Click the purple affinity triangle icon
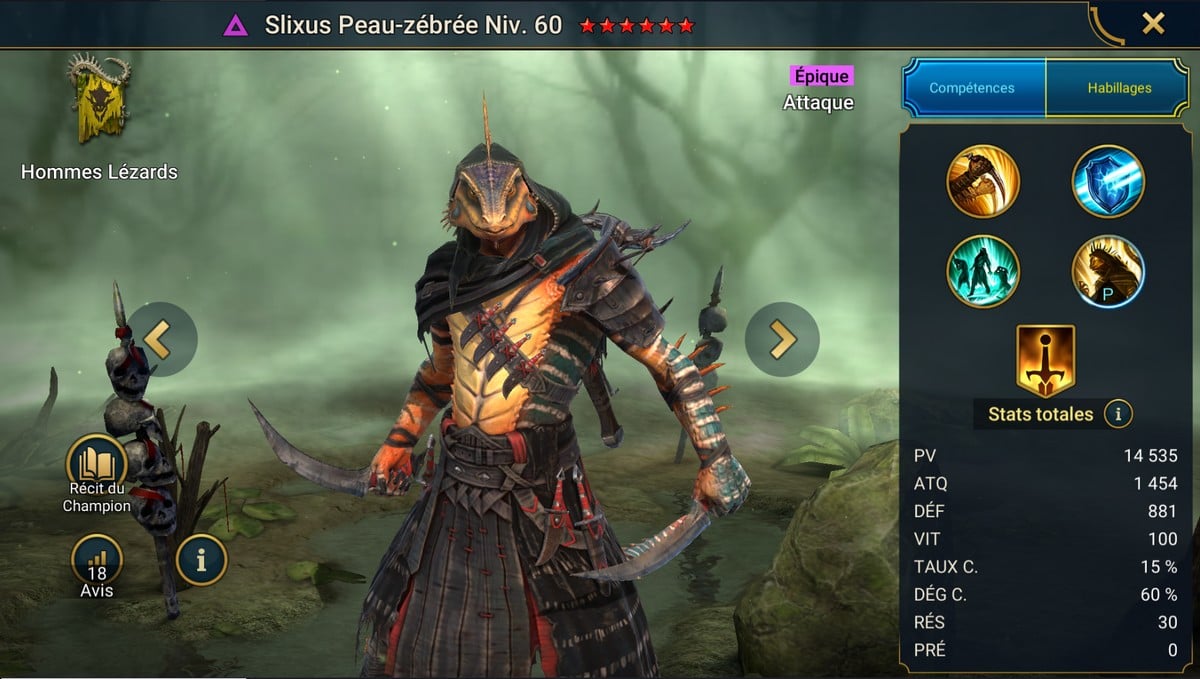 point(236,26)
